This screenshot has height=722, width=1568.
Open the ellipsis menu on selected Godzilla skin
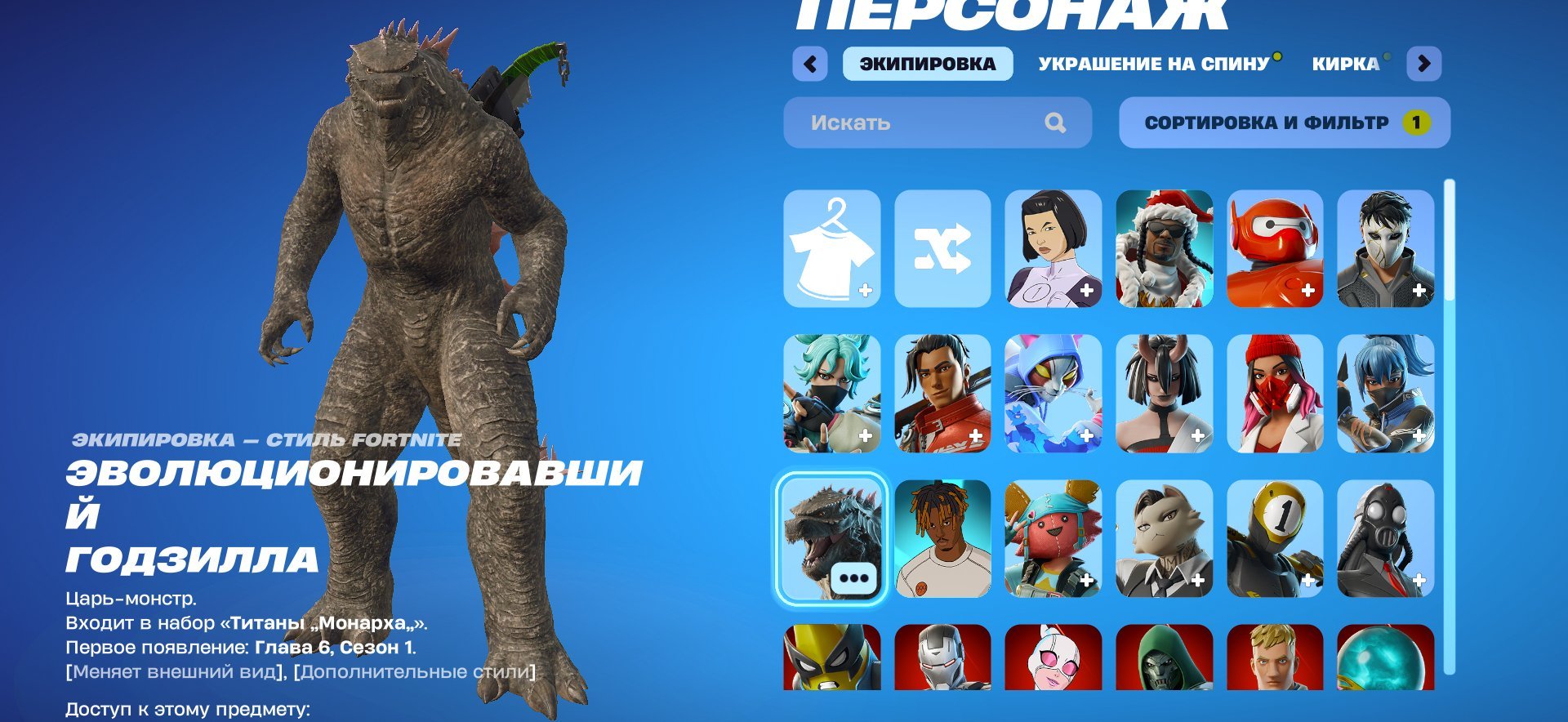click(851, 577)
